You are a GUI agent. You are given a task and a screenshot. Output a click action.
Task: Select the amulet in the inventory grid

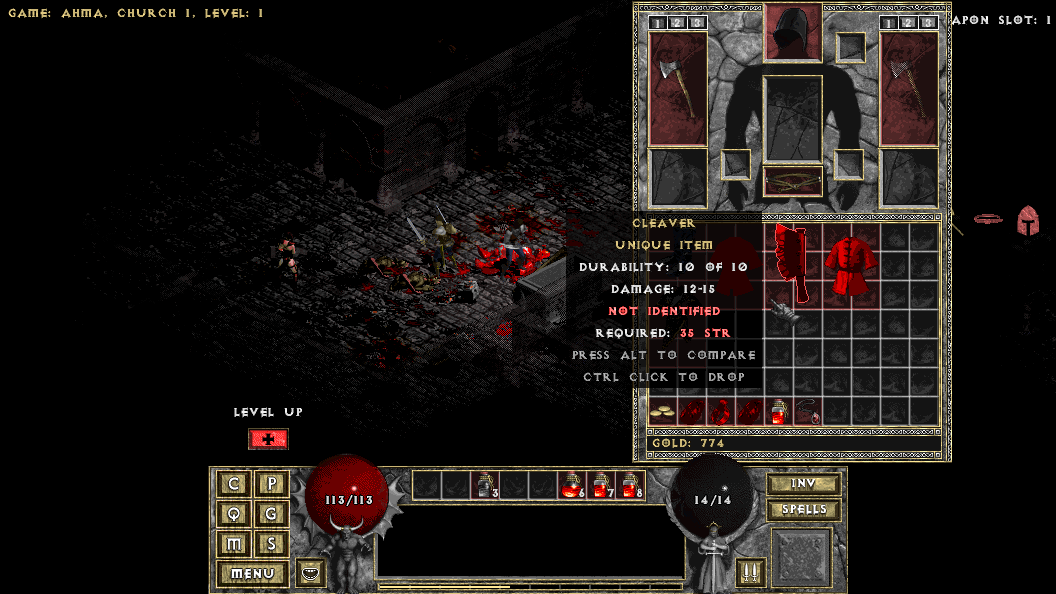[808, 411]
